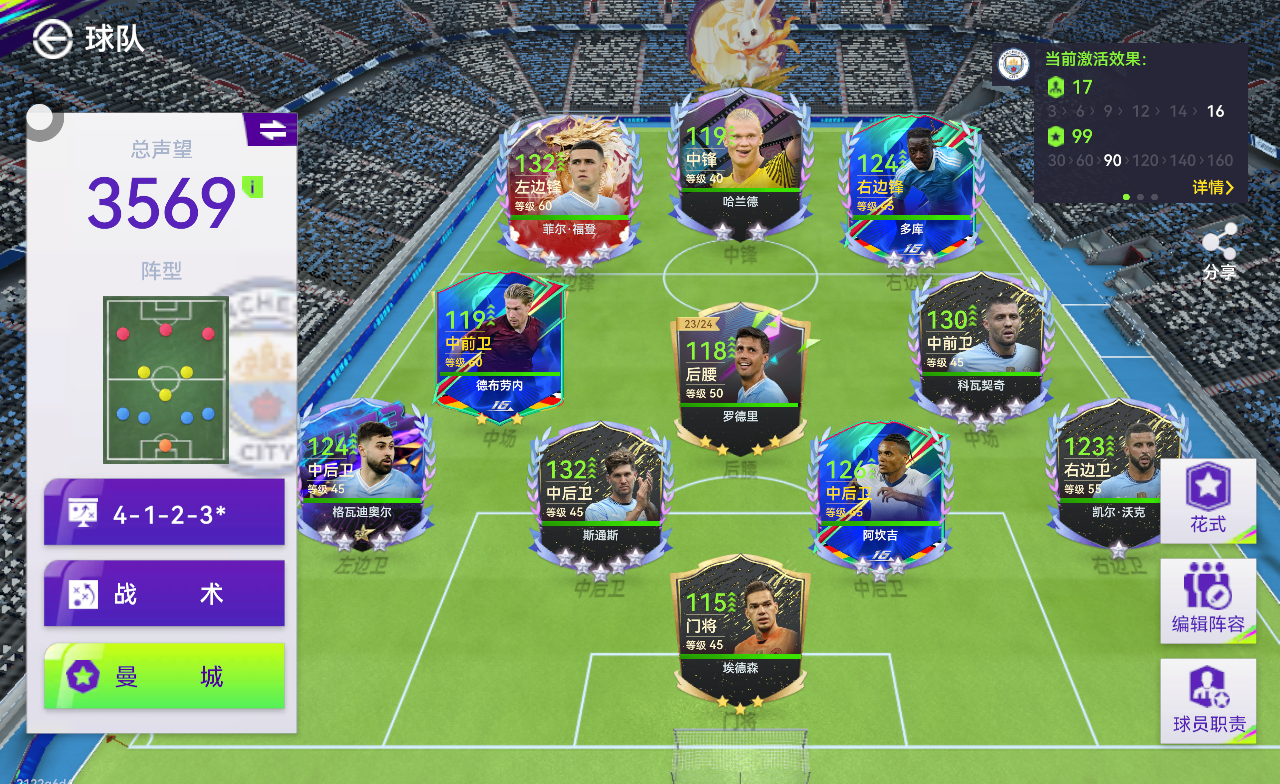Go back using the arrow button
Image resolution: width=1280 pixels, height=784 pixels.
click(x=52, y=39)
